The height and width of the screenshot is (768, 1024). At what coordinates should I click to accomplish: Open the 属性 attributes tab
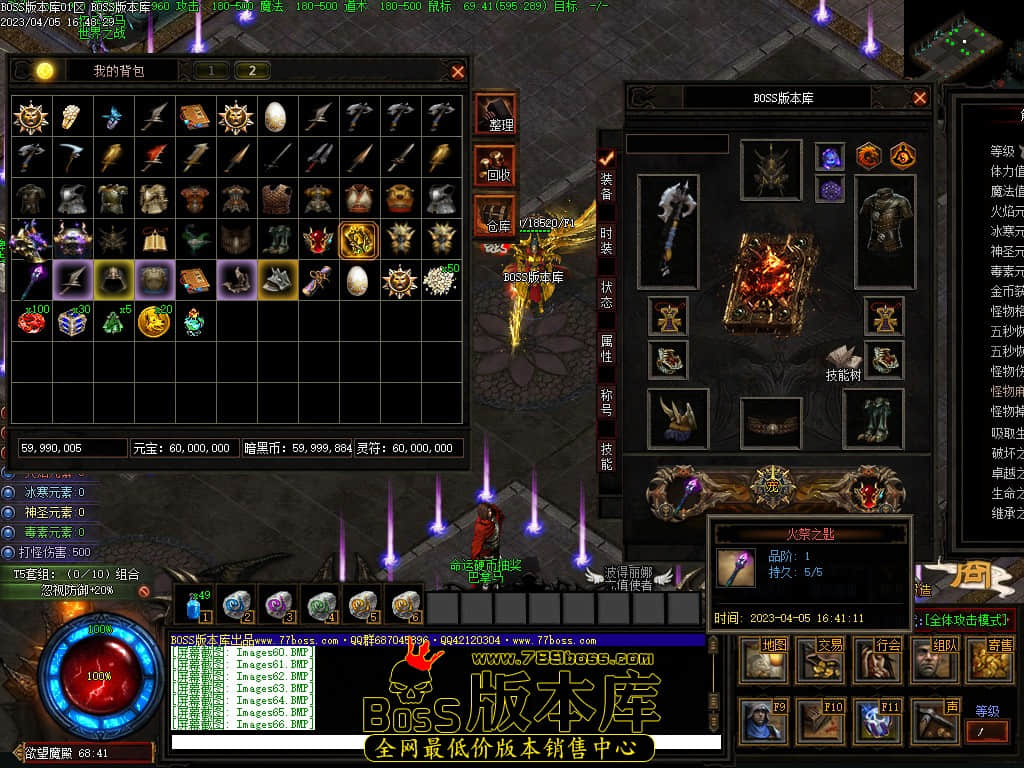tap(606, 348)
